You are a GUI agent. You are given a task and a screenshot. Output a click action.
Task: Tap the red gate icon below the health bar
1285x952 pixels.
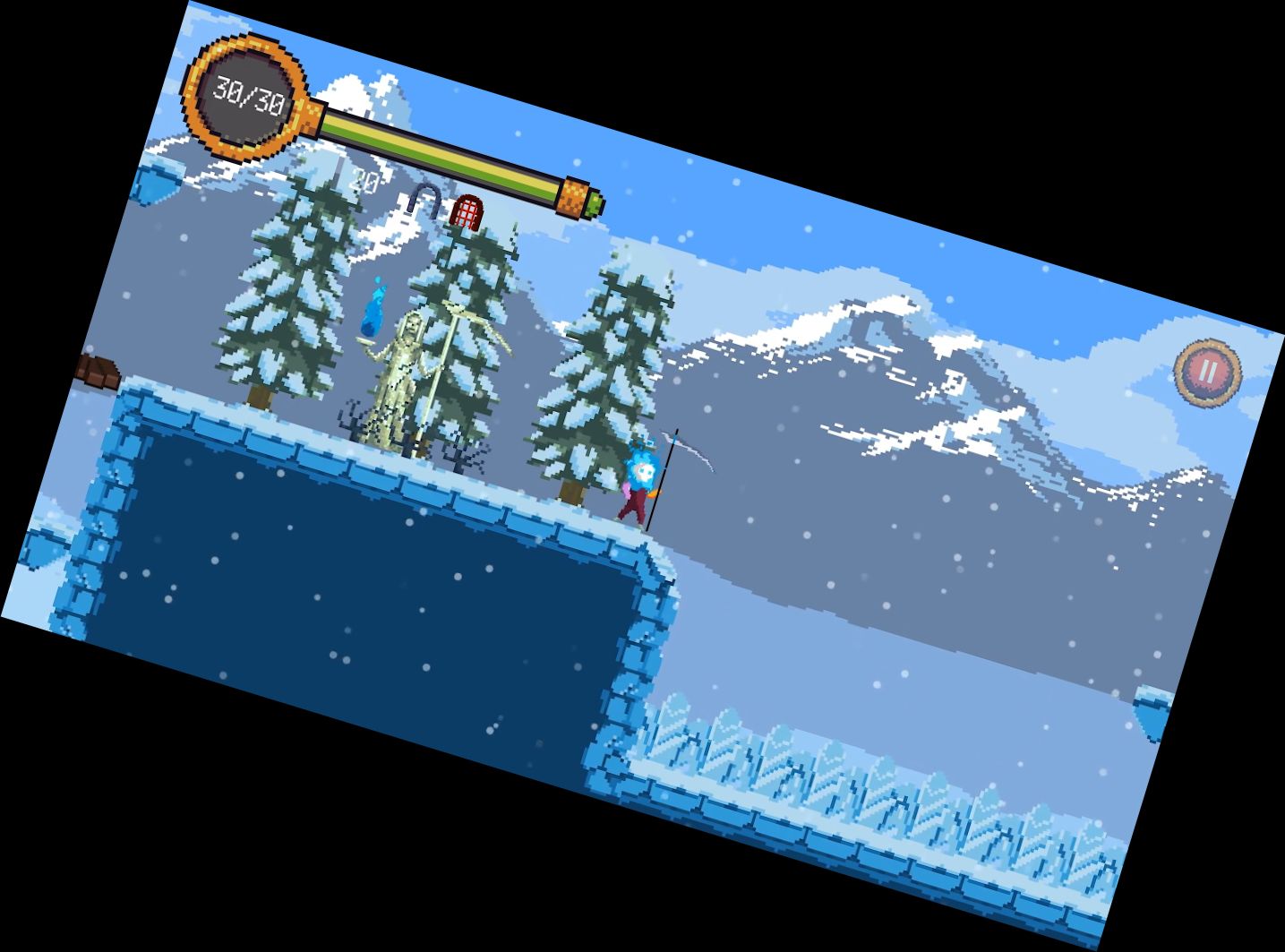pyautogui.click(x=467, y=213)
